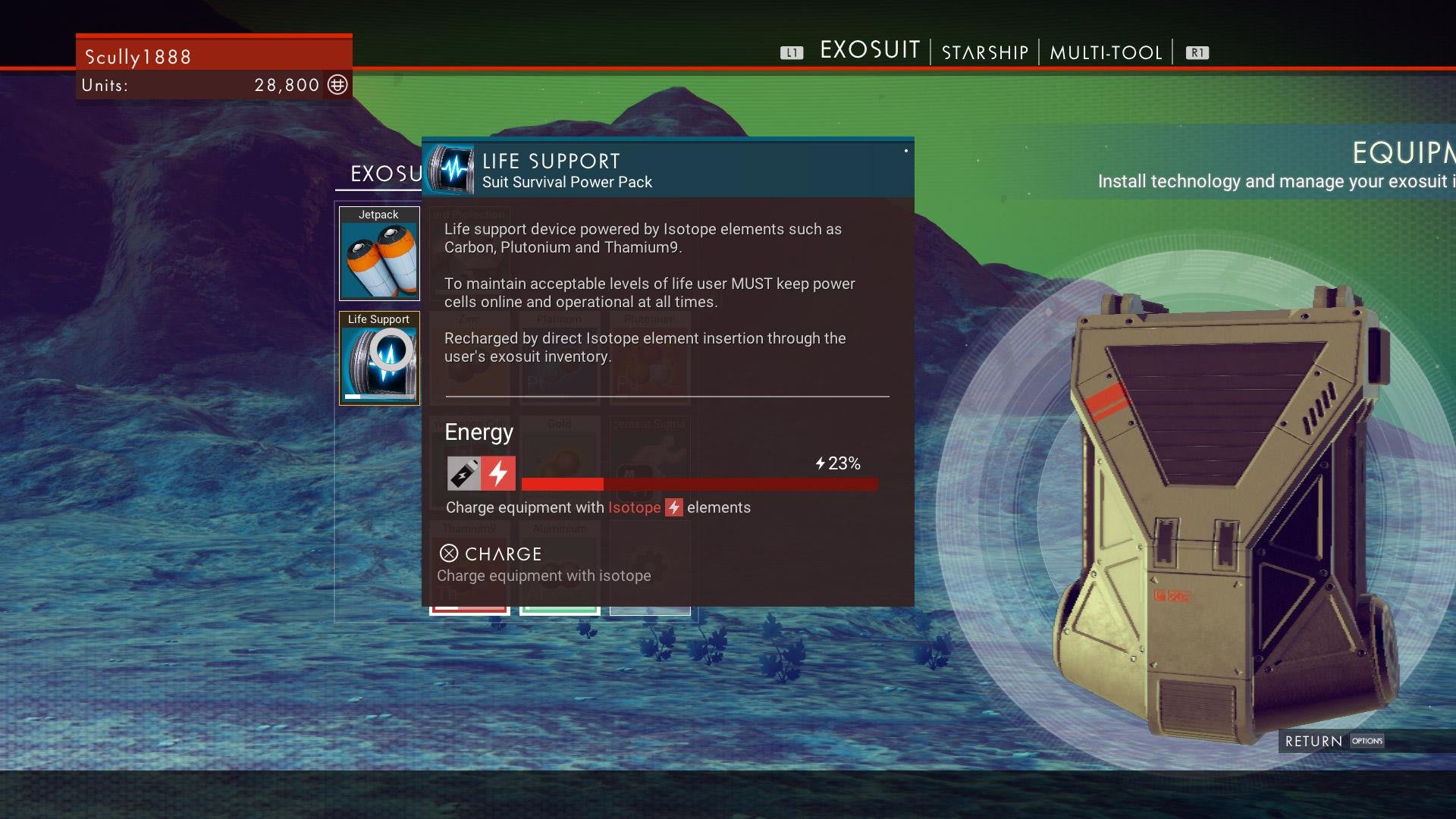
Task: Select the Jetpack inventory slot
Action: tap(379, 253)
